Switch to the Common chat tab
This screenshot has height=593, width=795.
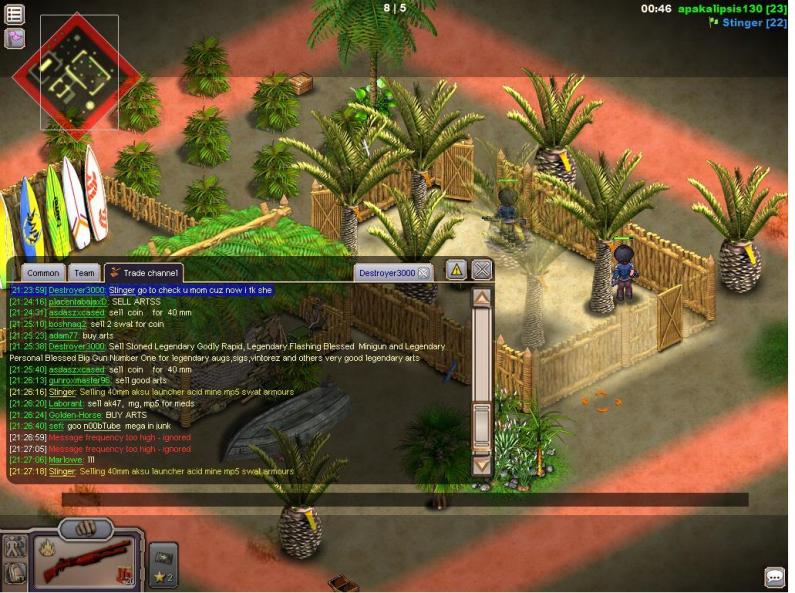coord(43,273)
